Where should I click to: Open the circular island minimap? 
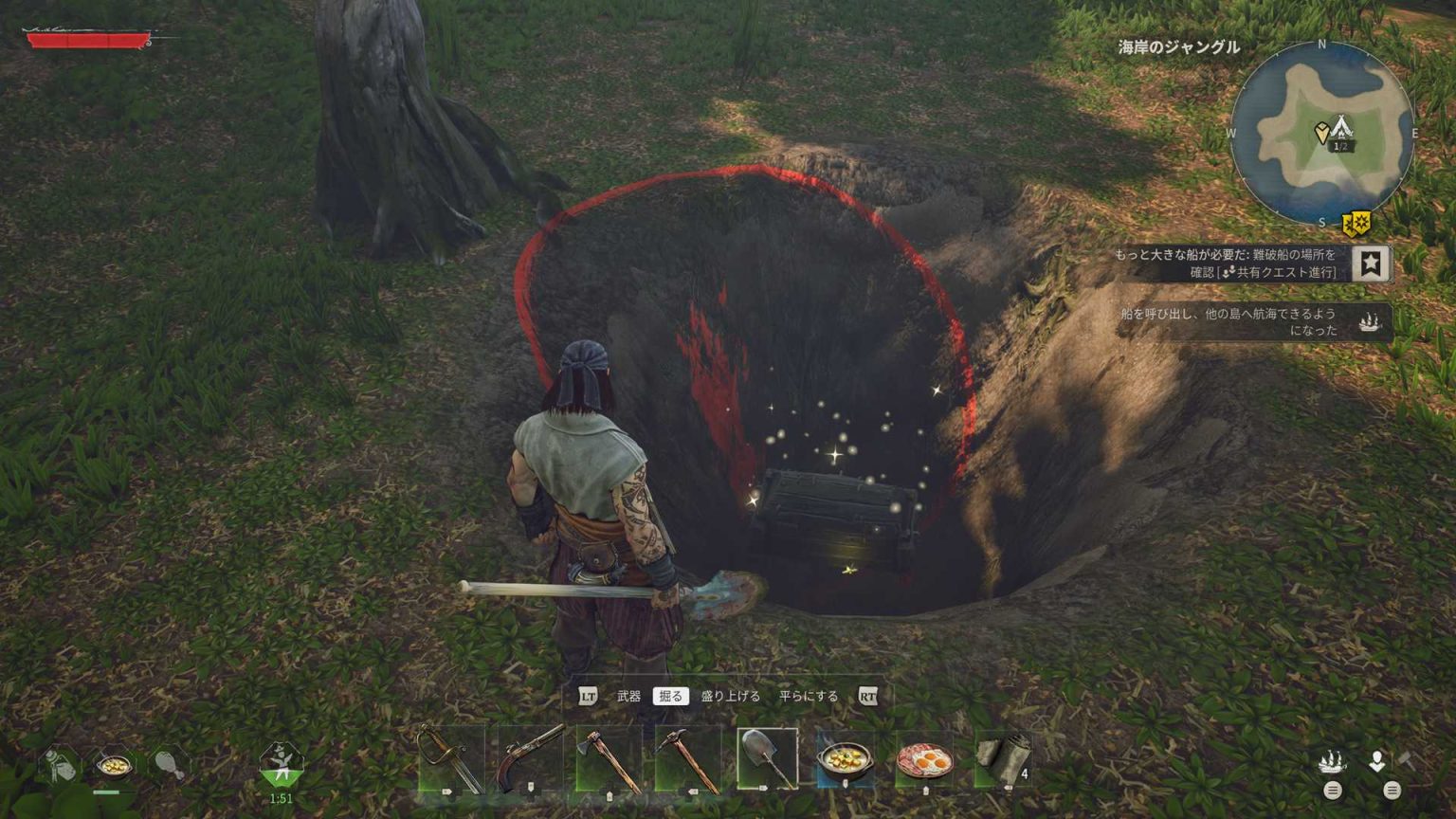point(1322,133)
